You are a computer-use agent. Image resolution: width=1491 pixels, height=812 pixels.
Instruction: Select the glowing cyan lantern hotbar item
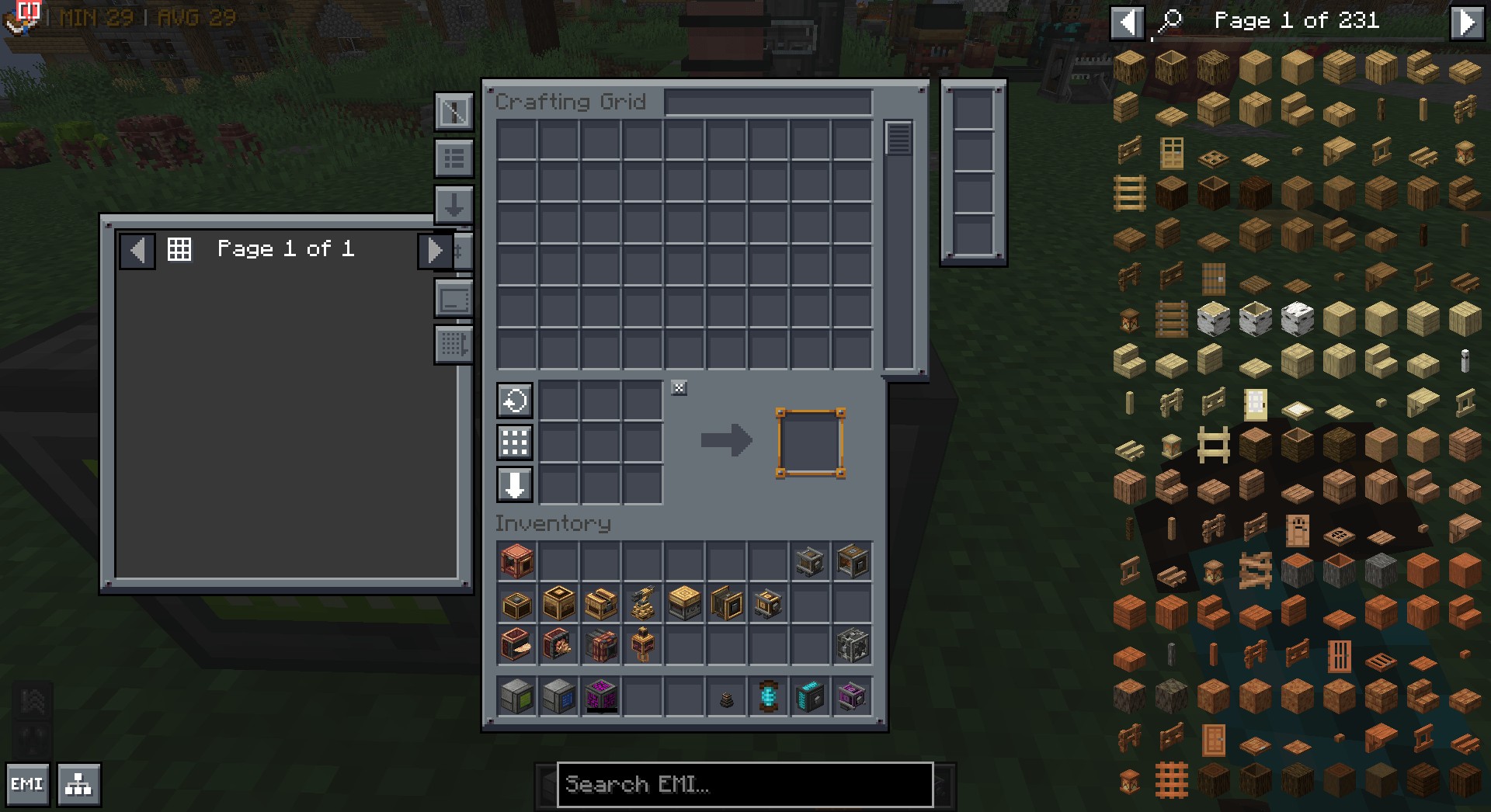(768, 696)
